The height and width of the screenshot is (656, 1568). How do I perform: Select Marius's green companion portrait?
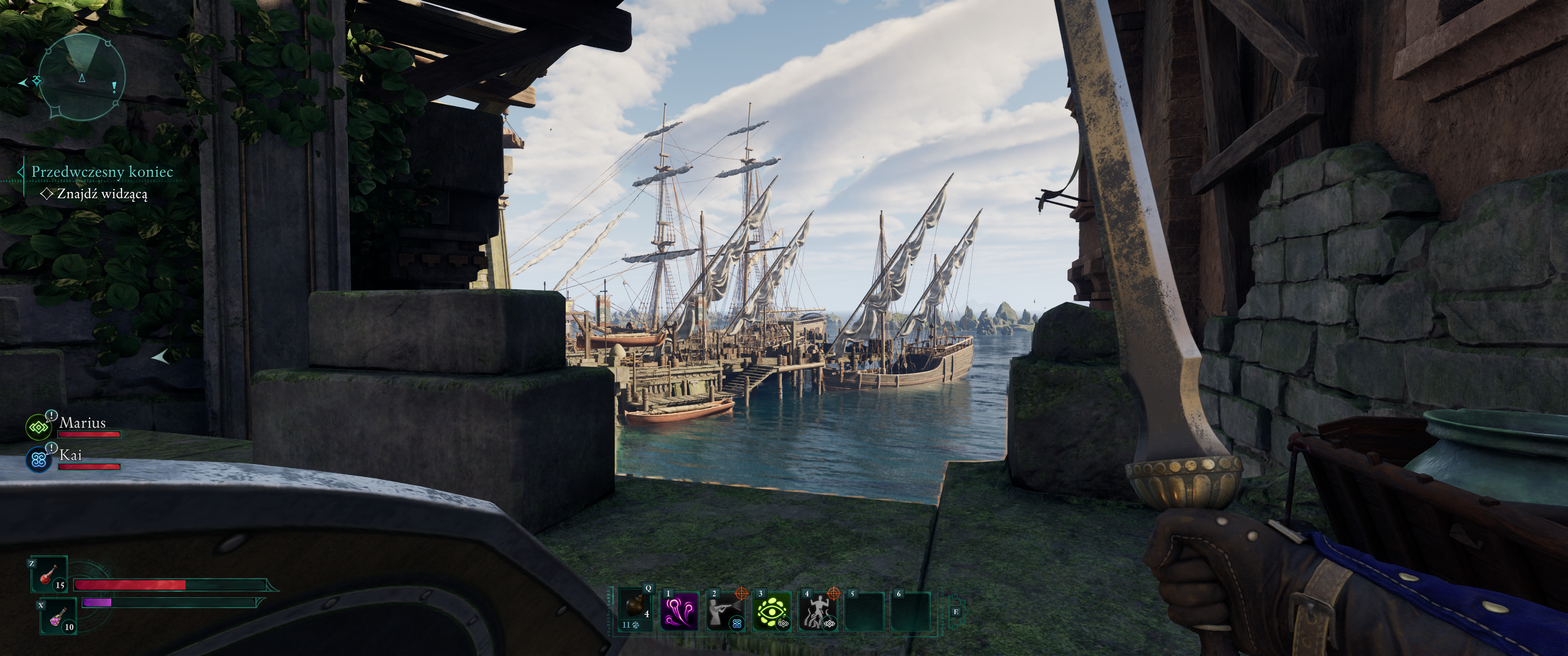click(x=40, y=428)
